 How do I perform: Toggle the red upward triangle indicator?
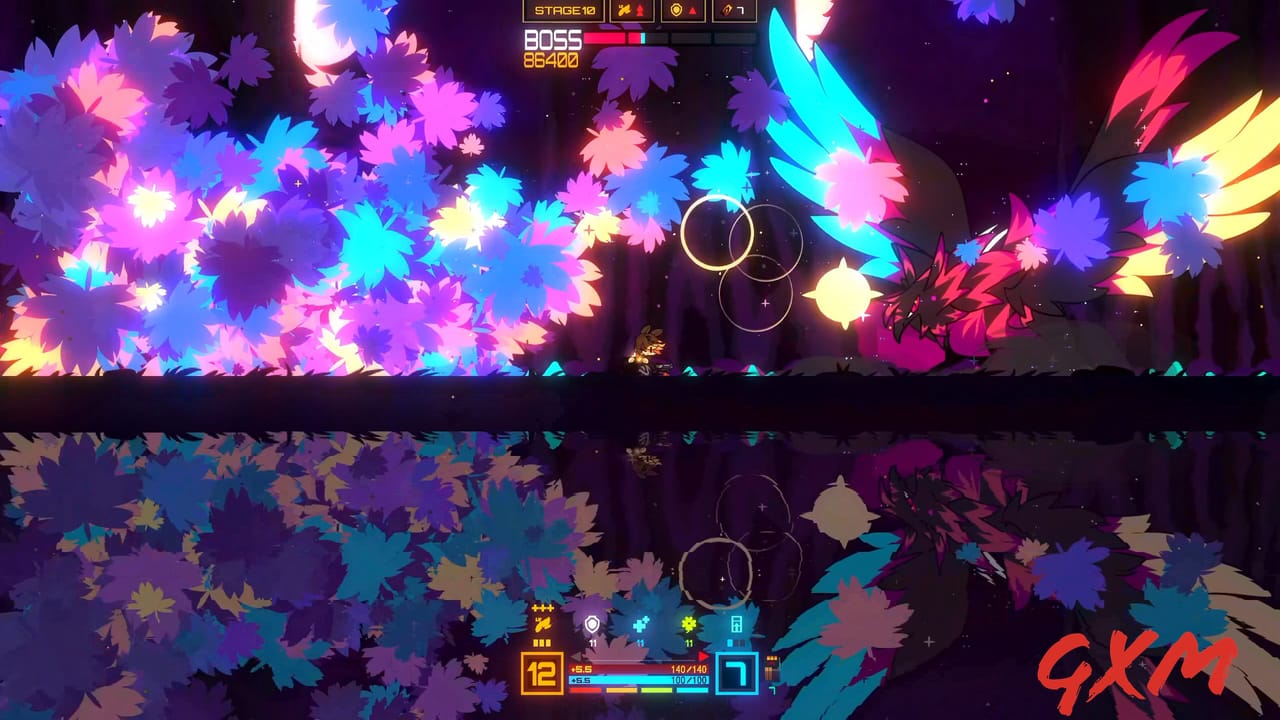[x=693, y=9]
